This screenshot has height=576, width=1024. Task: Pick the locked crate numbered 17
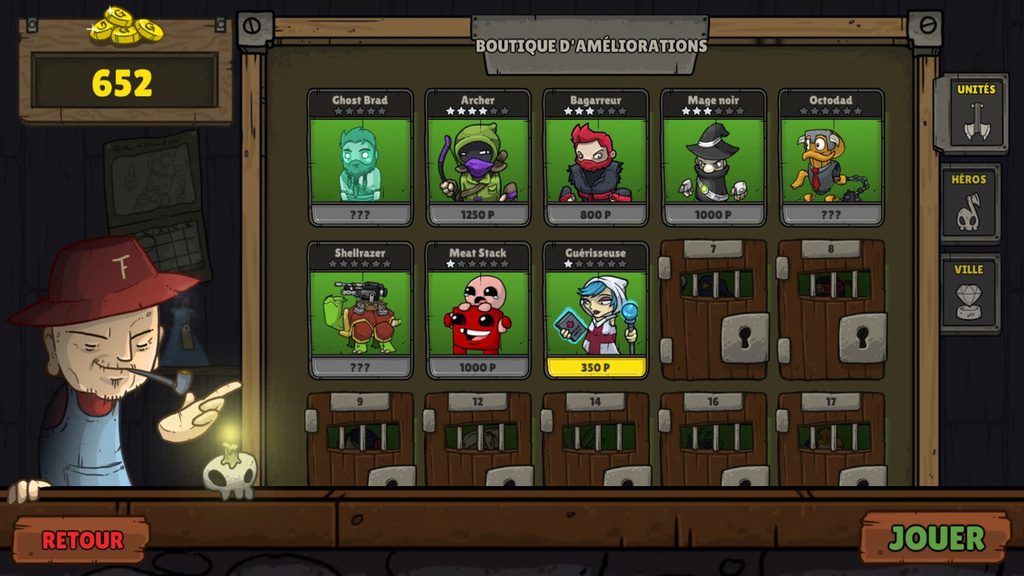832,440
